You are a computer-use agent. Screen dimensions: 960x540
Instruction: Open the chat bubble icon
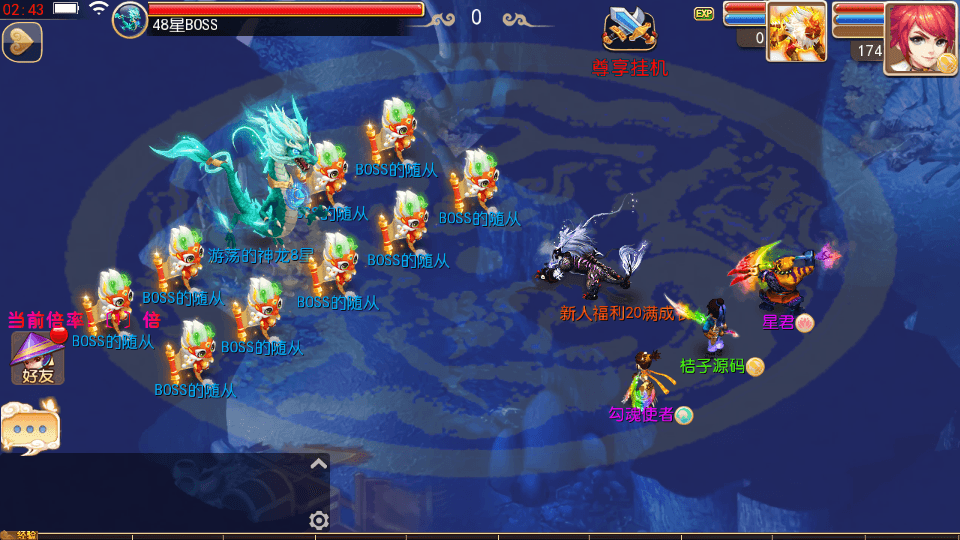(30, 428)
